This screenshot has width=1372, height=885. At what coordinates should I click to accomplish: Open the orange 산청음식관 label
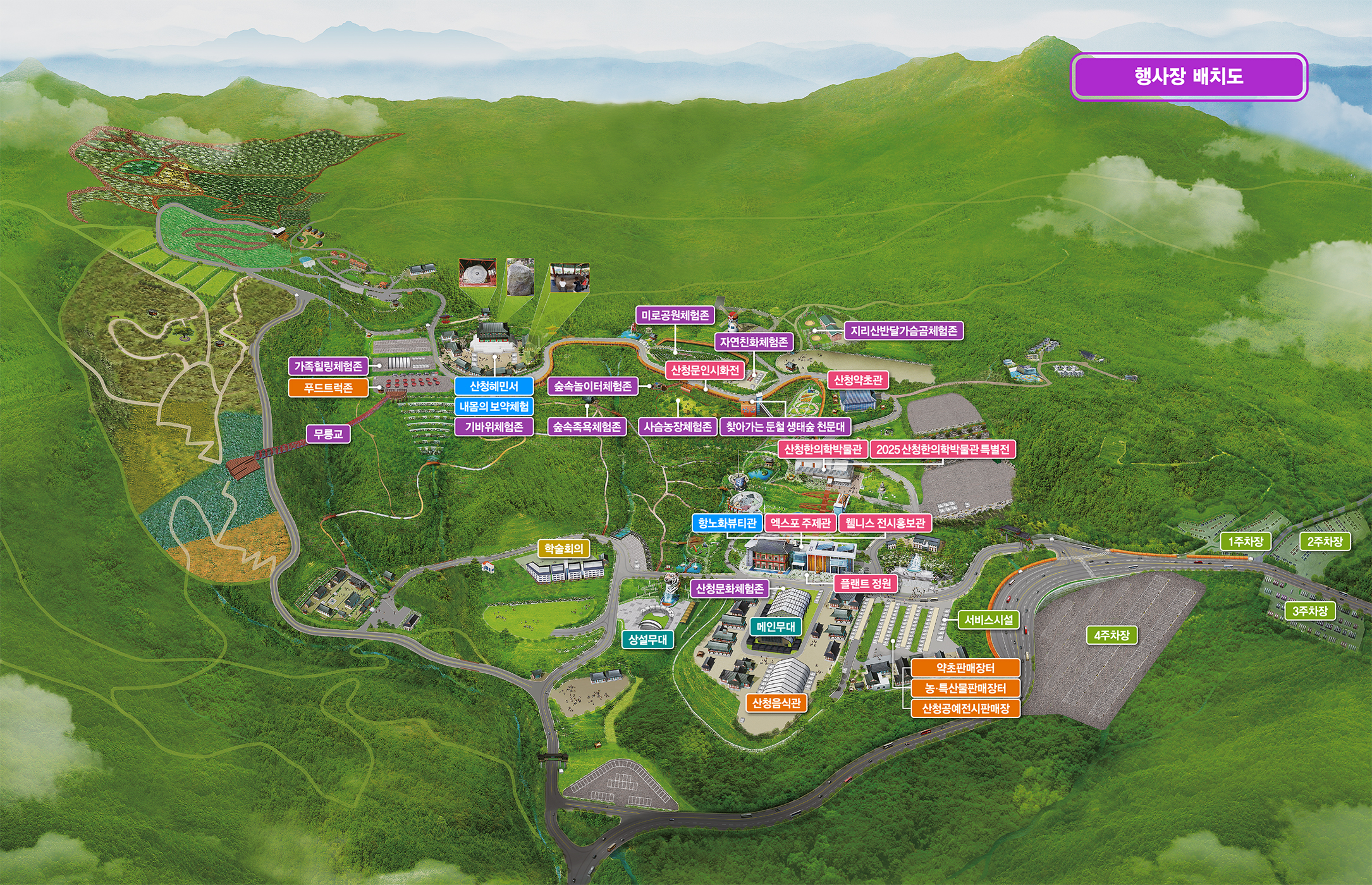pyautogui.click(x=776, y=703)
